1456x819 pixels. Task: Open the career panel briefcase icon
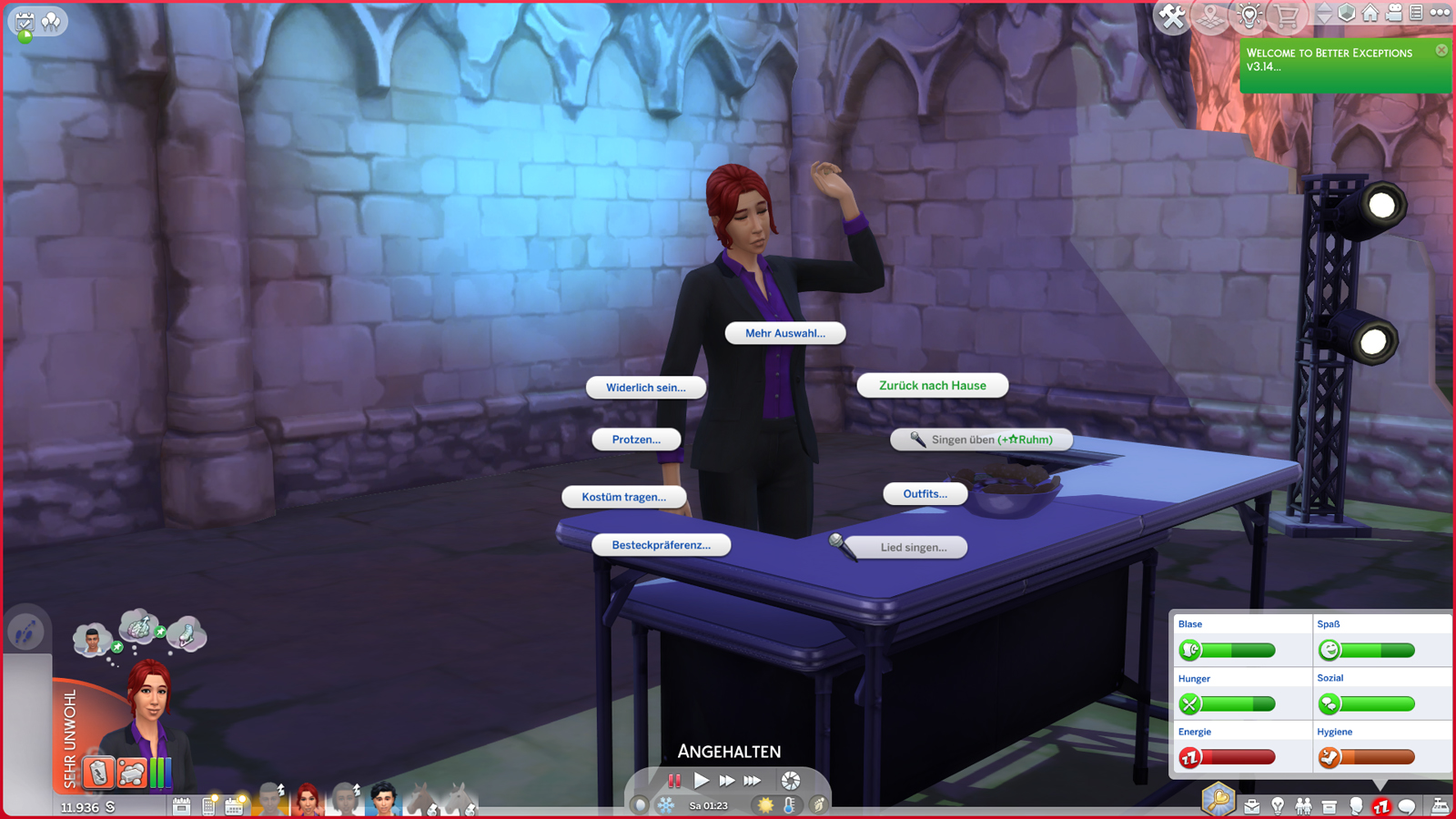1252,806
